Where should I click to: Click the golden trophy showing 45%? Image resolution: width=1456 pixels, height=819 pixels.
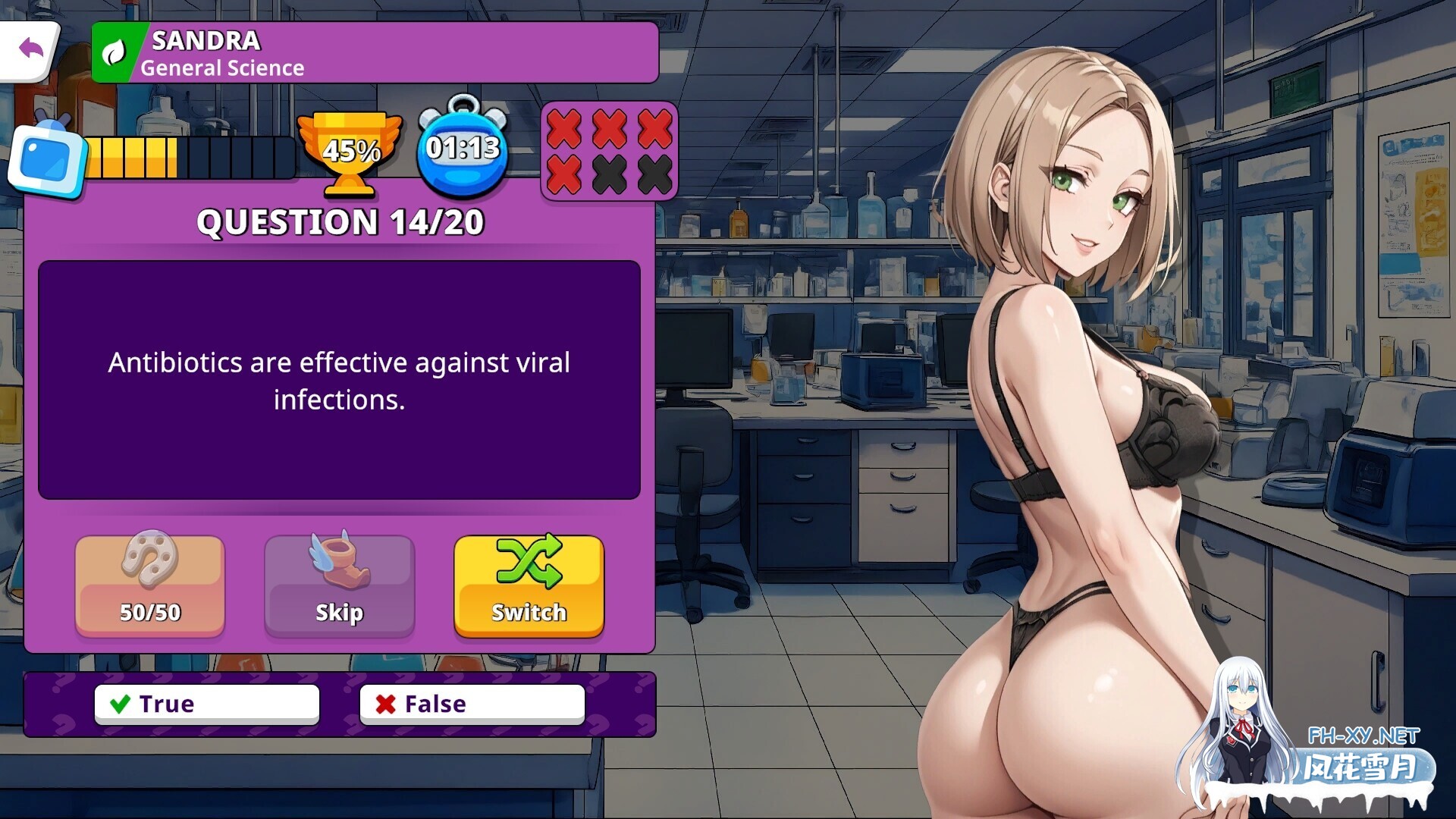pyautogui.click(x=350, y=152)
